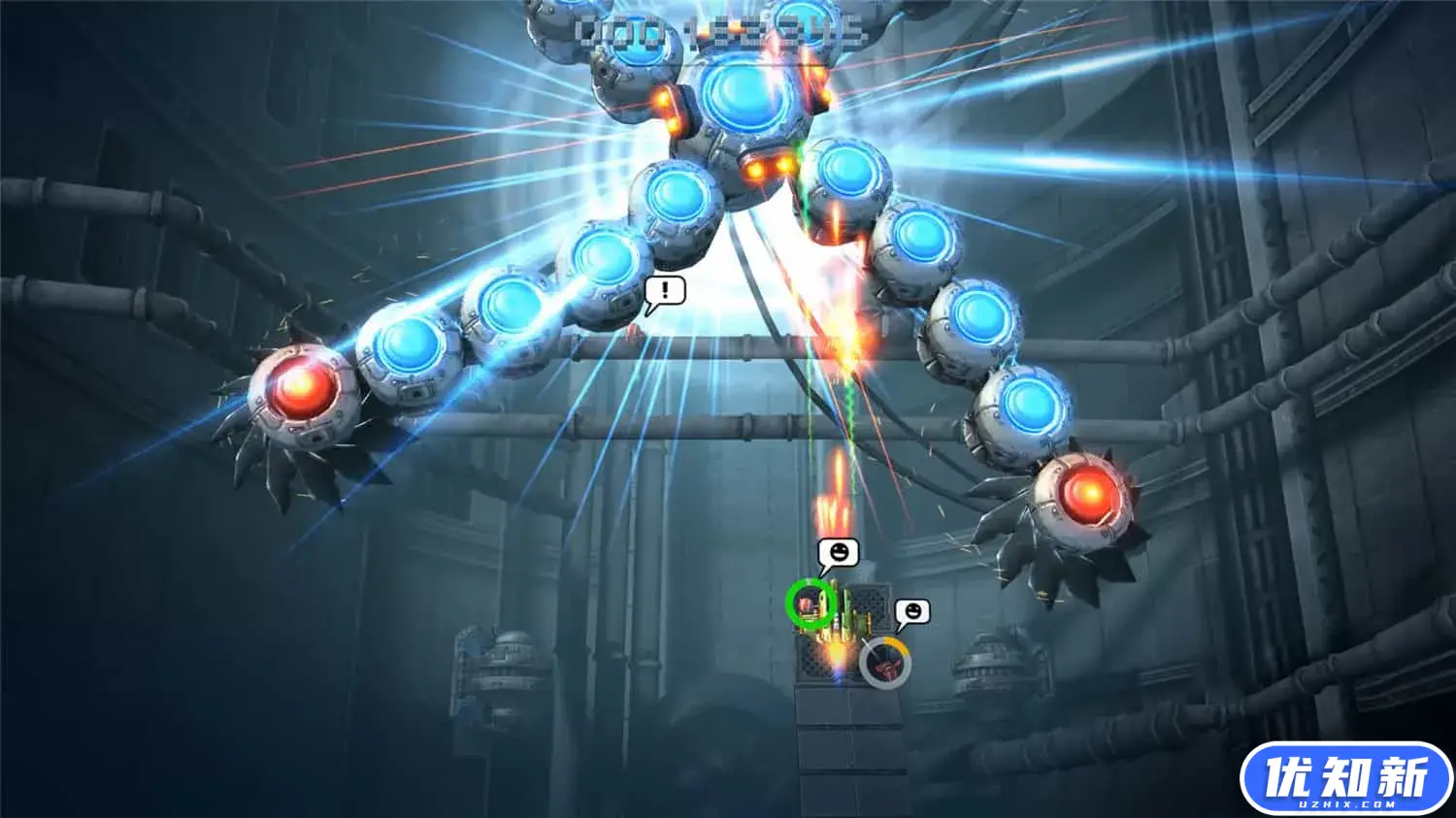1456x818 pixels.
Task: Click the 优知新 watermark logo
Action: pyautogui.click(x=1345, y=779)
